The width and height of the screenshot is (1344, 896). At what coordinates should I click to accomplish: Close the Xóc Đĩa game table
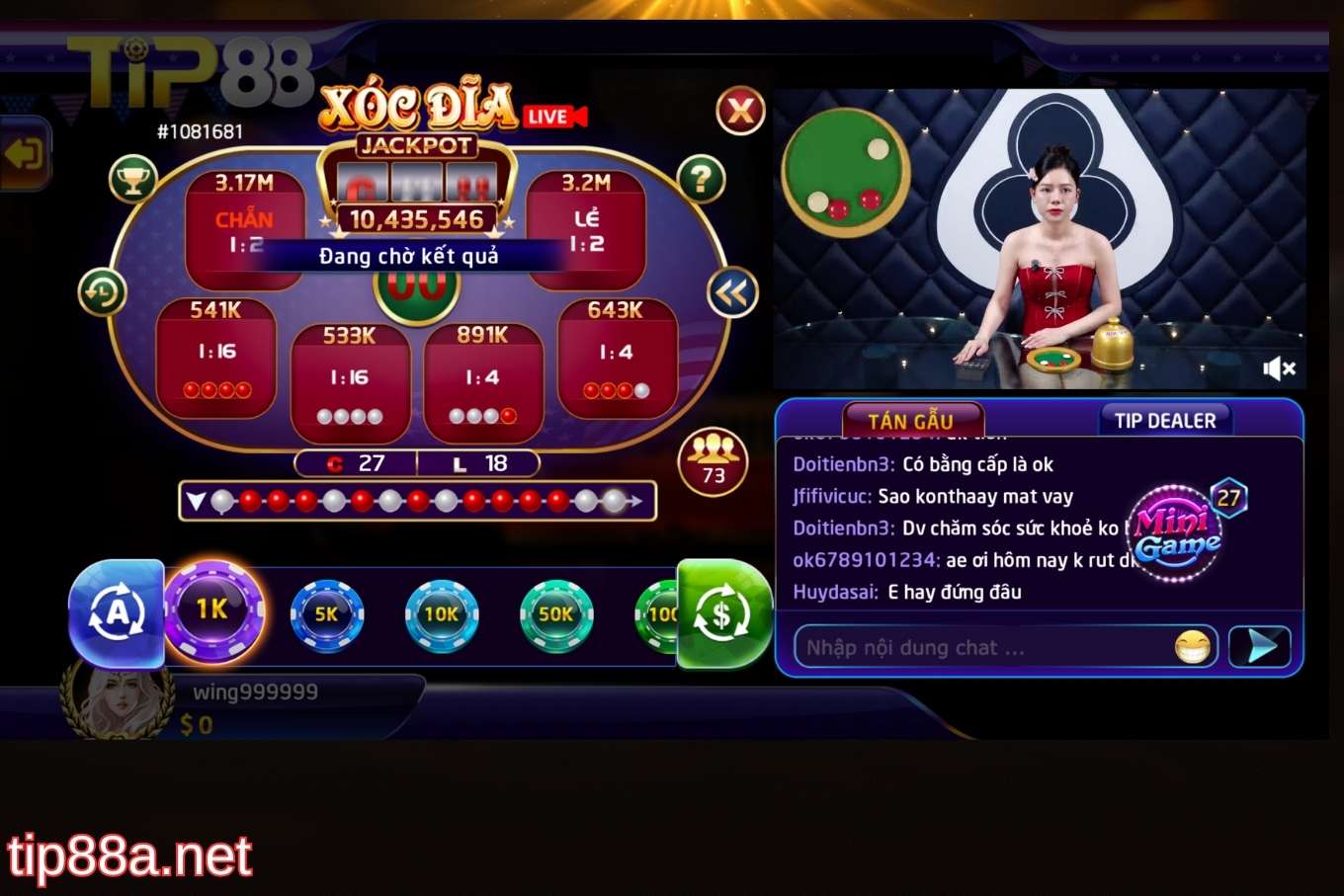click(x=741, y=111)
